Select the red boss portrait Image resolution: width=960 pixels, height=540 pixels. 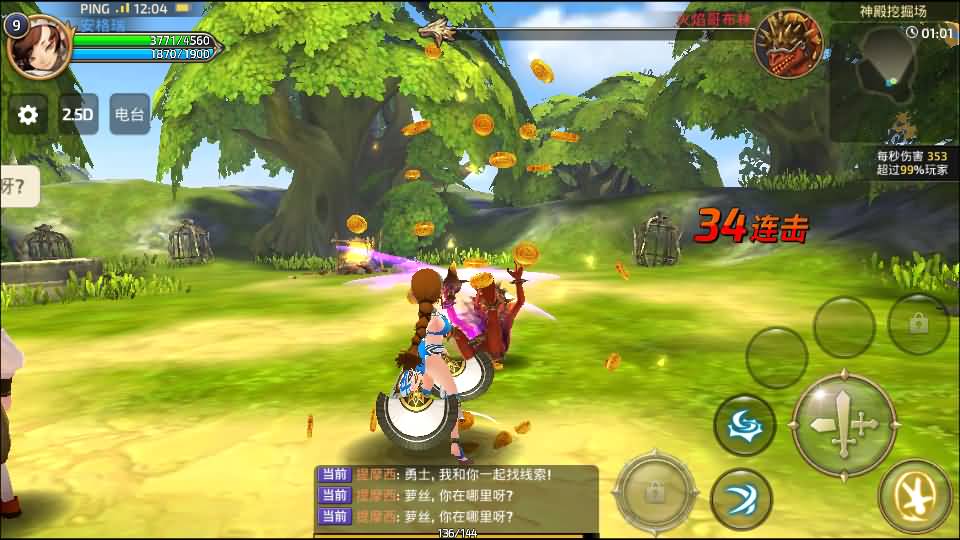coord(788,44)
